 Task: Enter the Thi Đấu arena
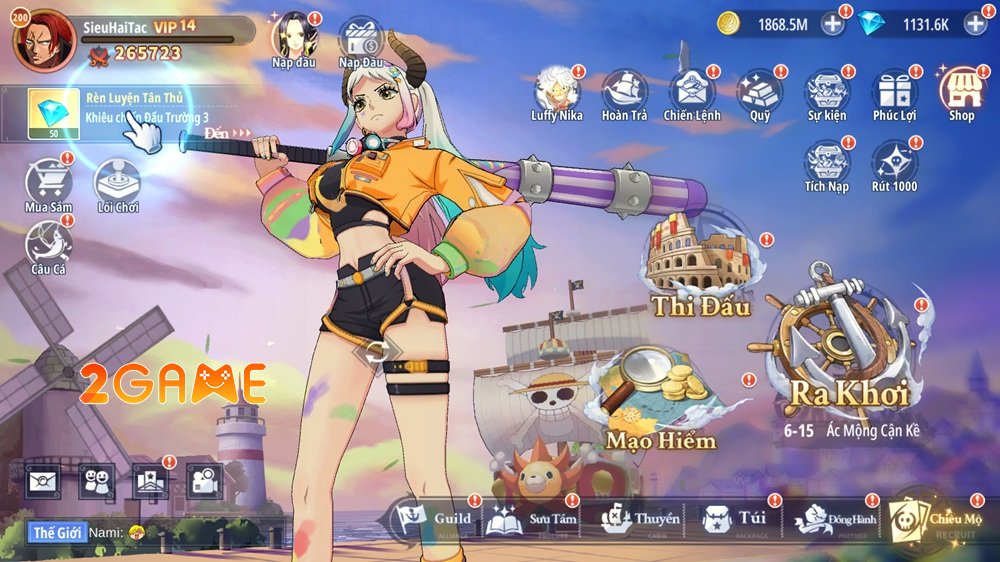tap(701, 266)
